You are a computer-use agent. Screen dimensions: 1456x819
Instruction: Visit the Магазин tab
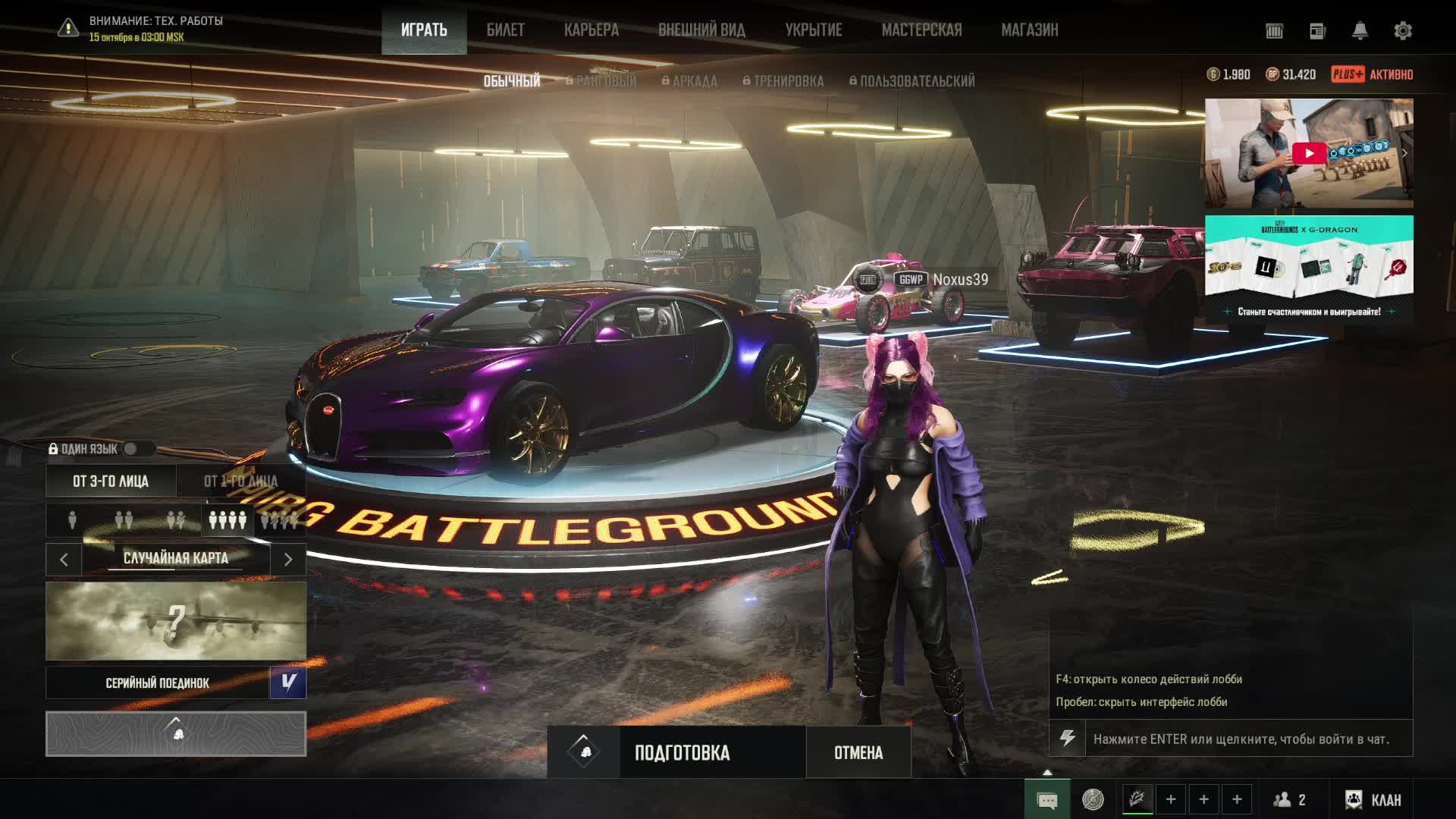[1029, 30]
